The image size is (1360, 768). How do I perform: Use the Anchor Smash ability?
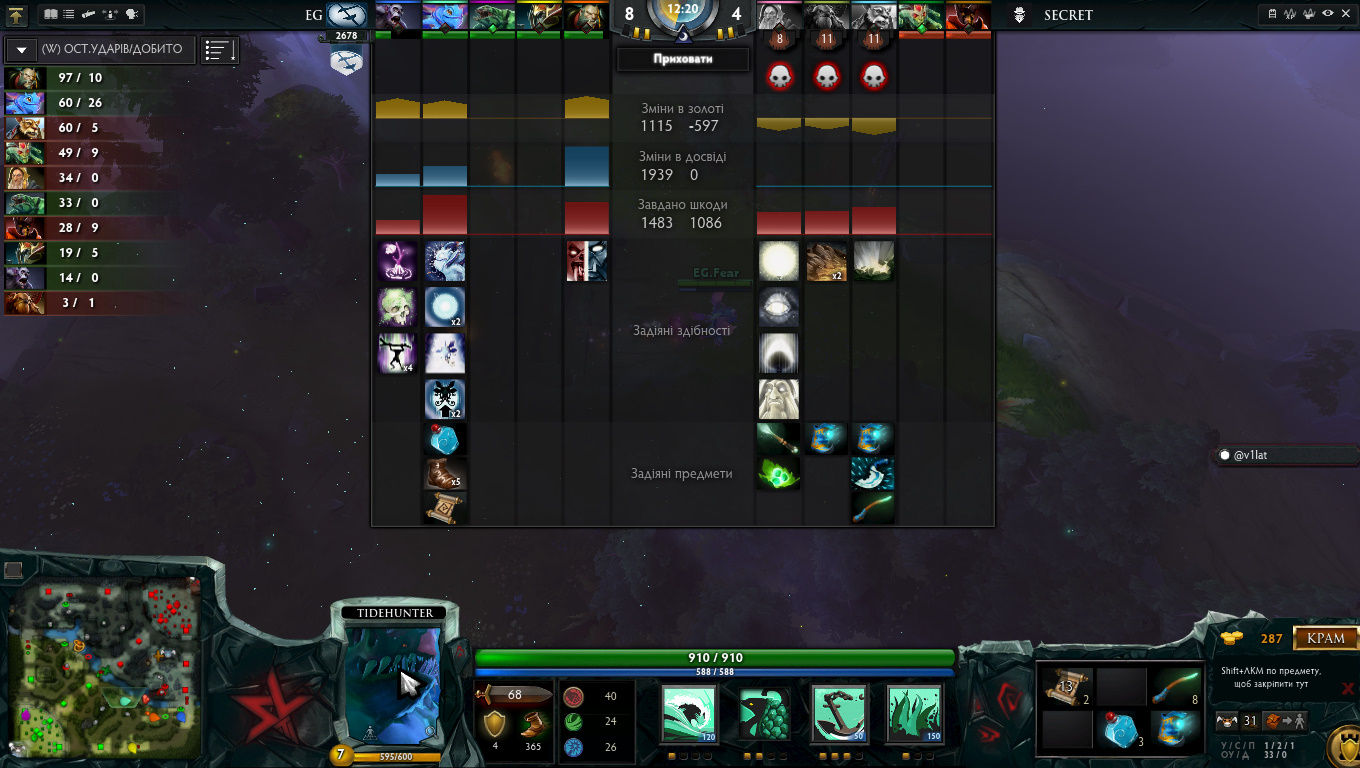click(x=838, y=714)
